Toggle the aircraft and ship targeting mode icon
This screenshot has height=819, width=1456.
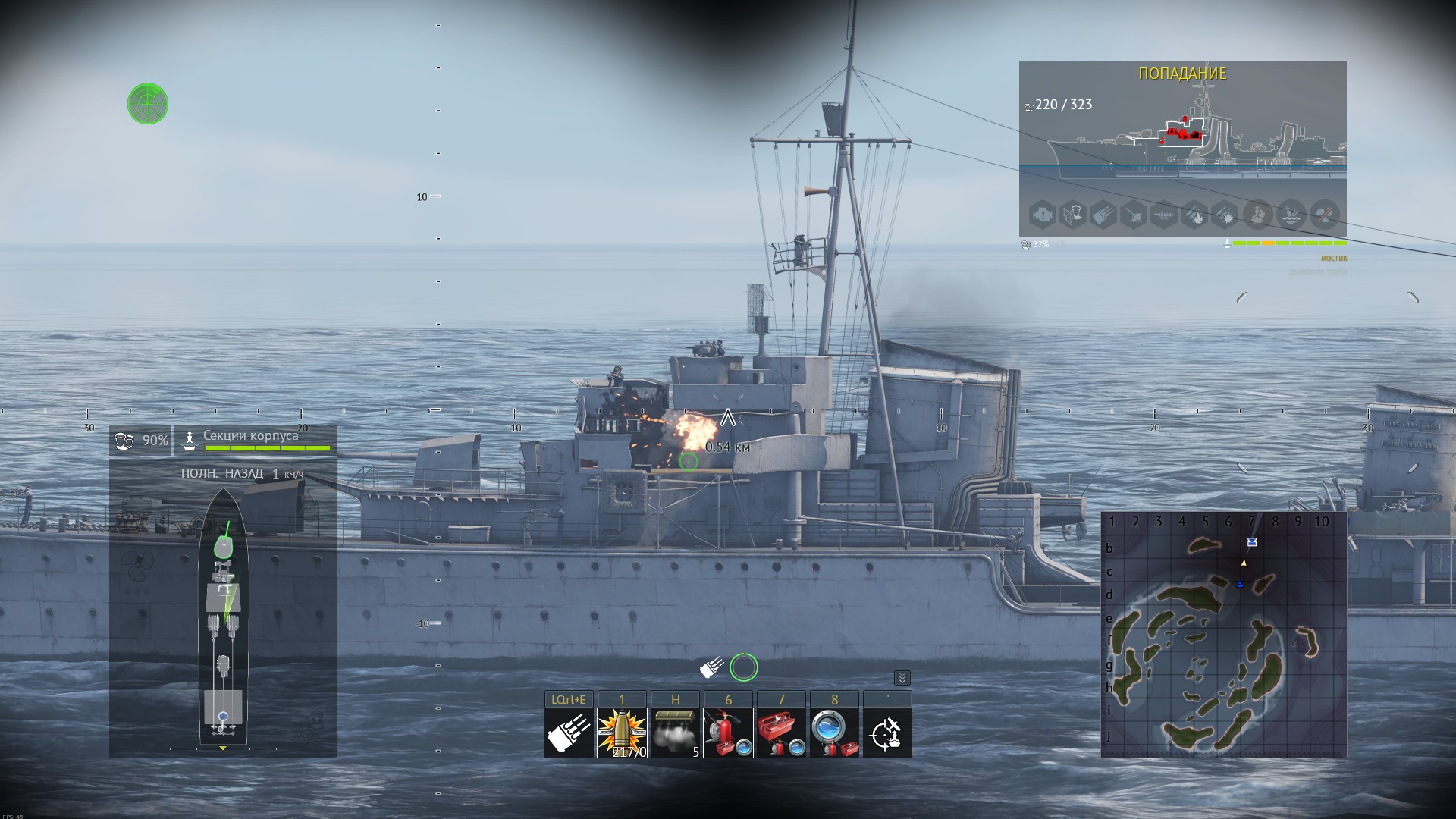point(887,733)
